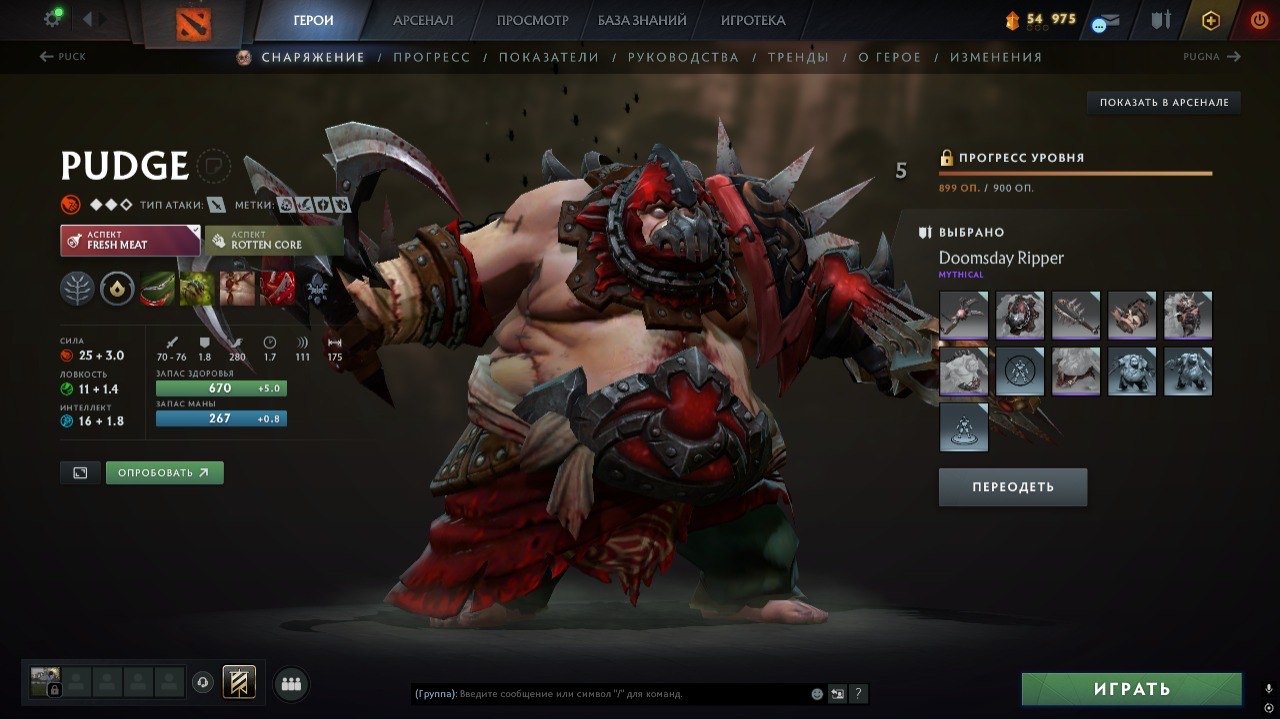Switch to the Арсенал top tab
Image resolution: width=1280 pixels, height=719 pixels.
click(x=423, y=20)
